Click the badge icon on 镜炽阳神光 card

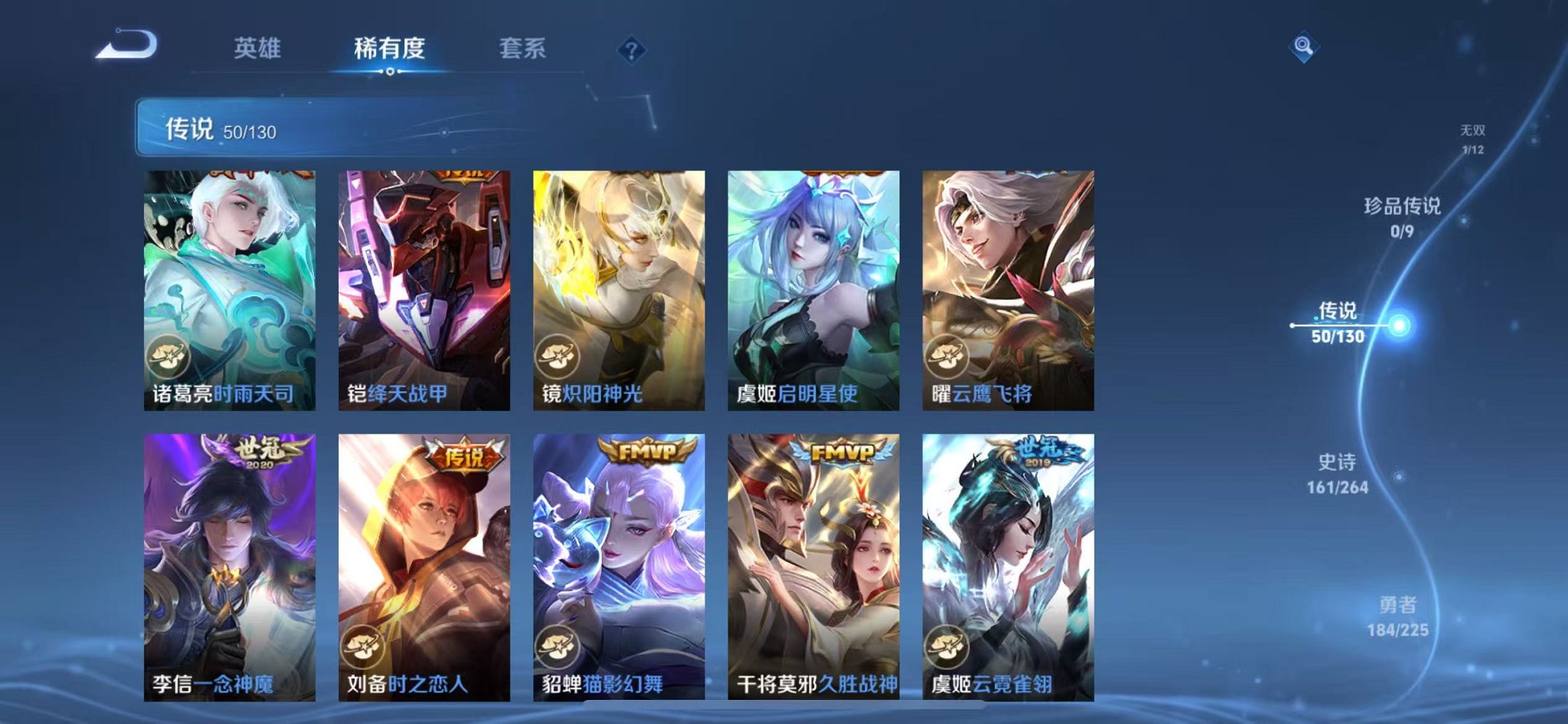pos(557,356)
